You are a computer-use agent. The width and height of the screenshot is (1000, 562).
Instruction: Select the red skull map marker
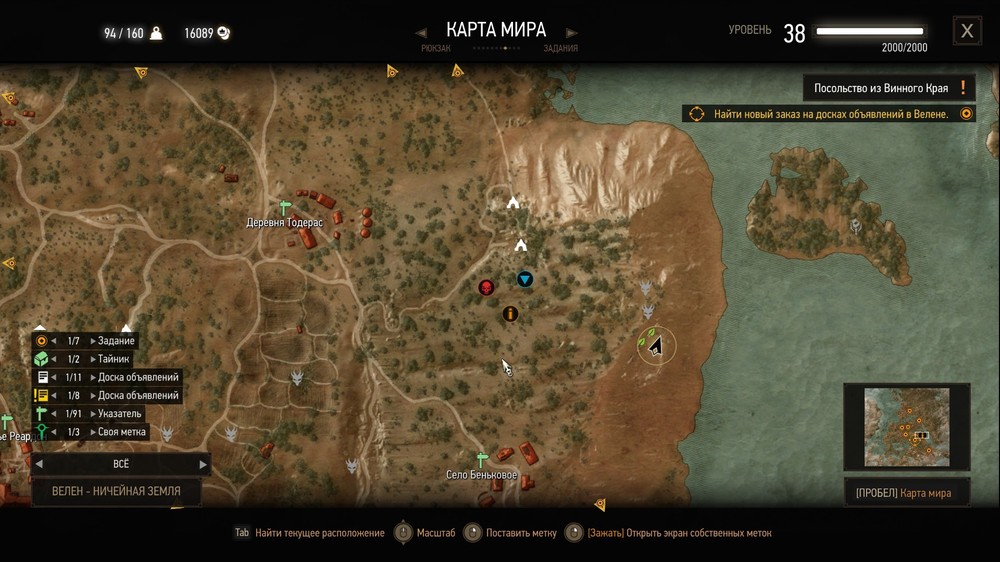pyautogui.click(x=487, y=288)
